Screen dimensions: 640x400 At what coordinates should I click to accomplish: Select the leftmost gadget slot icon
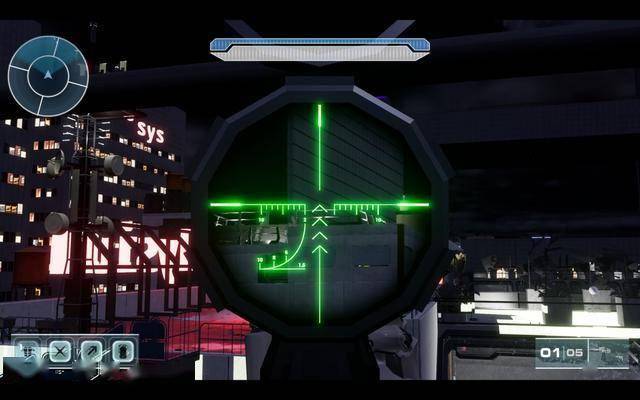[x=29, y=351]
